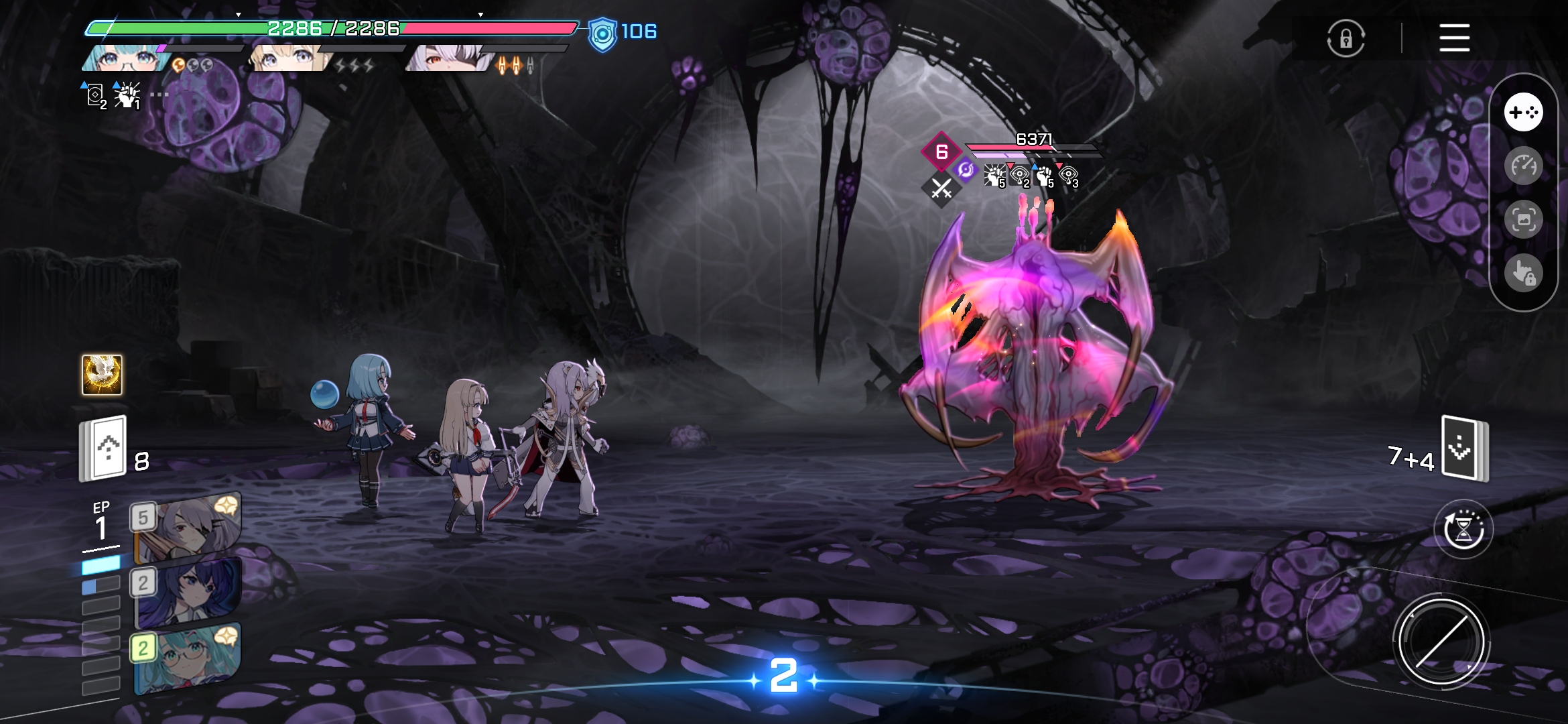Tap the gamepad control button
Viewport: 1568px width, 724px height.
[x=1523, y=113]
